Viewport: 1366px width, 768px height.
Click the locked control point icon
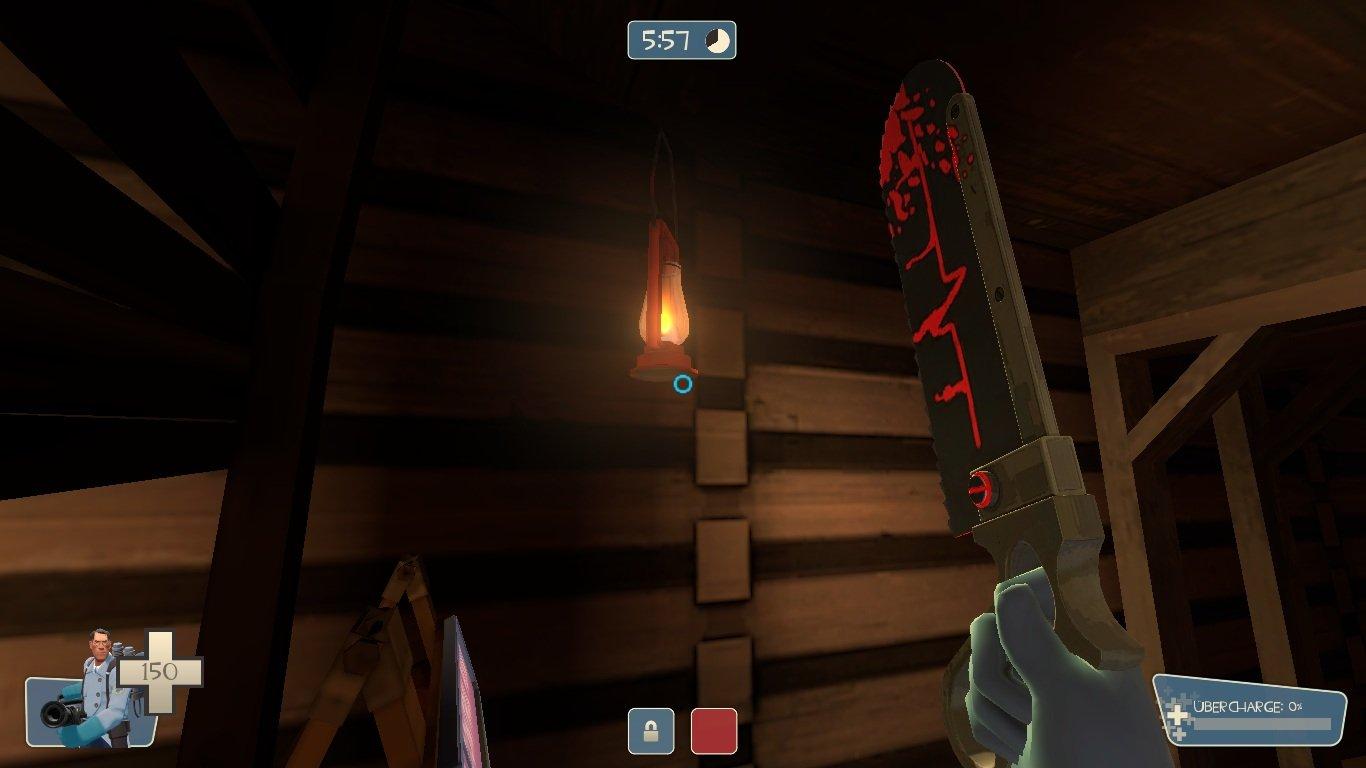(650, 731)
